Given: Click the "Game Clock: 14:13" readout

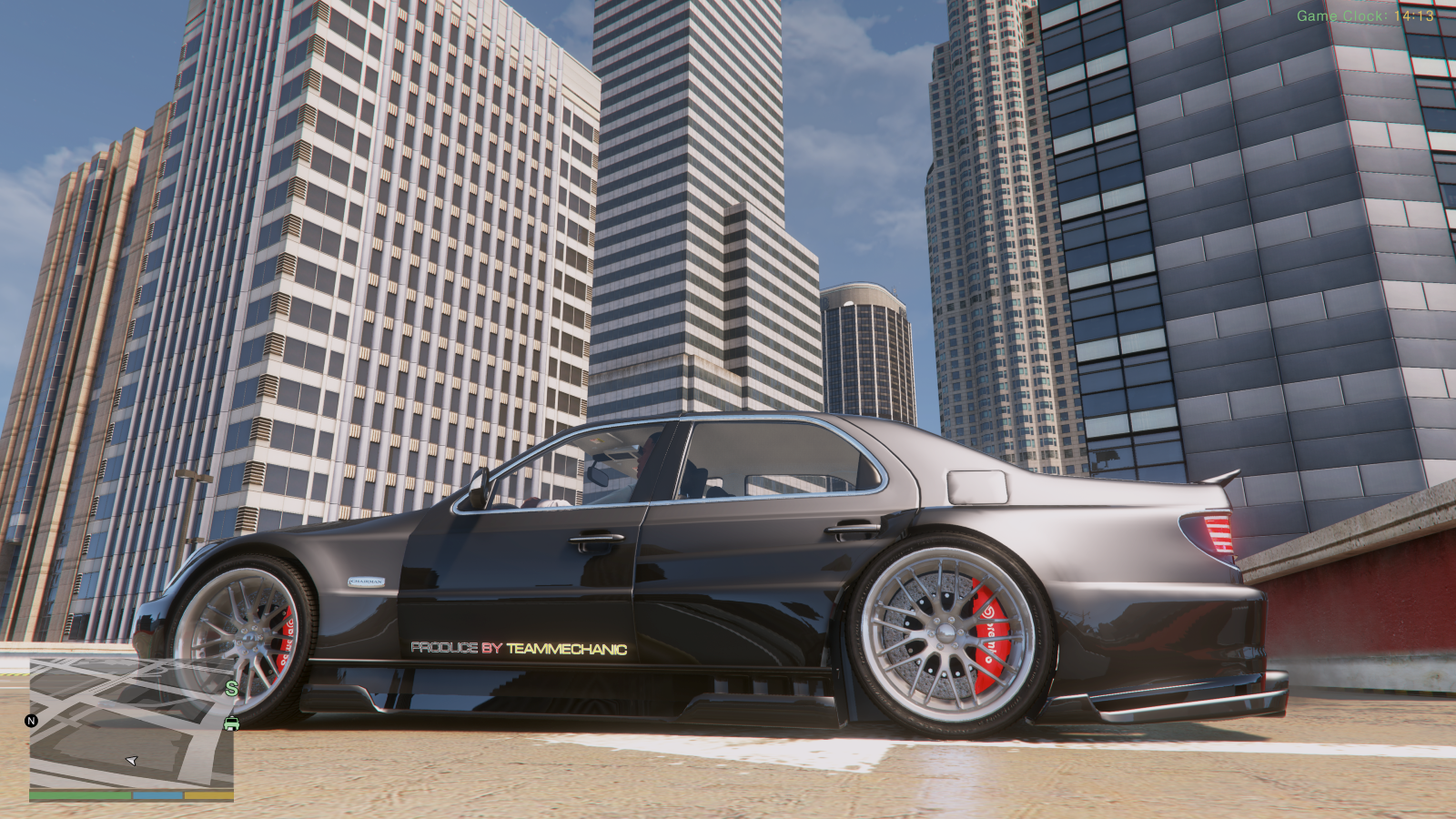Looking at the screenshot, I should [x=1363, y=14].
